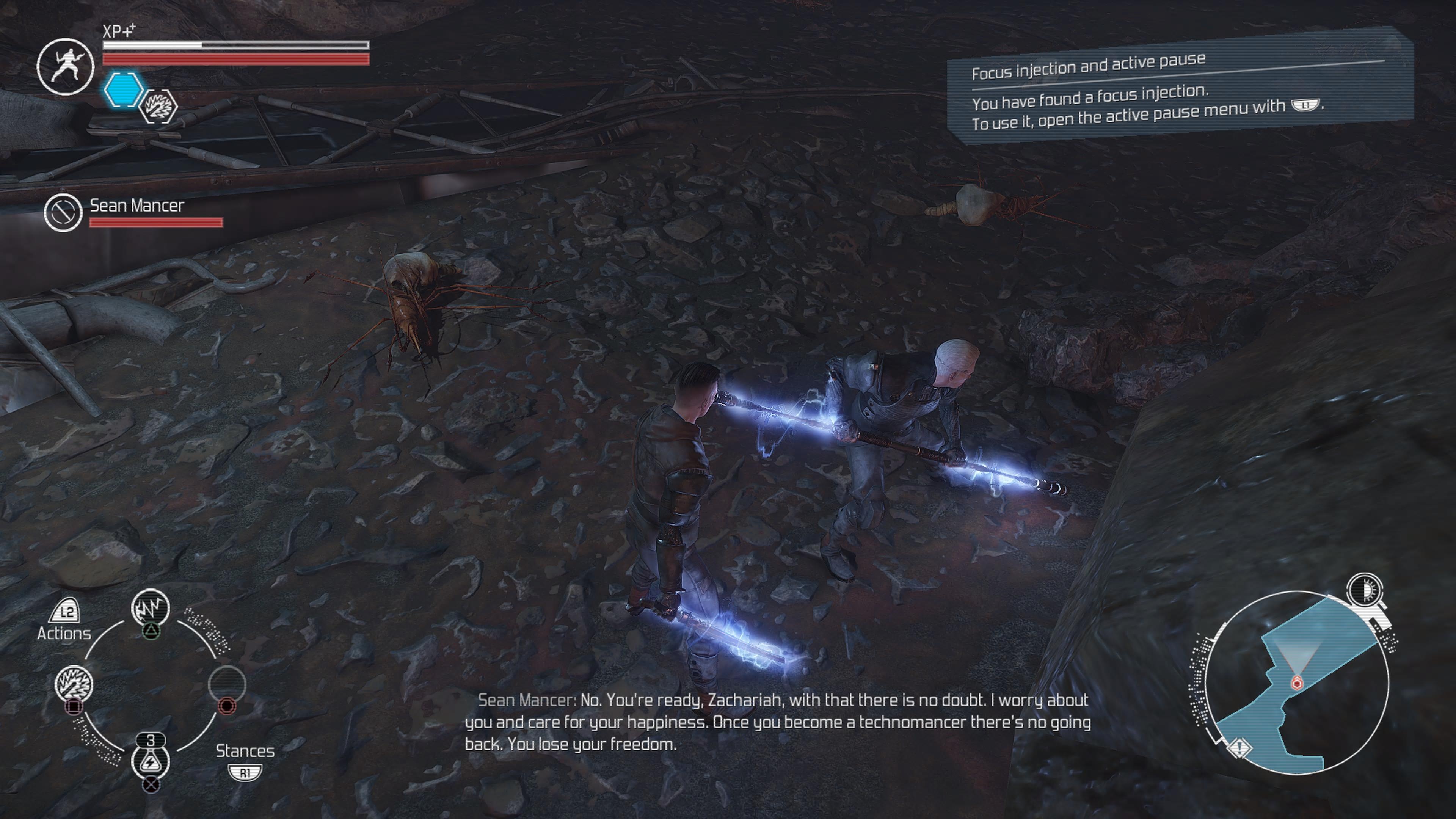Trigger the circular electric burst ability on the action wheel
Viewport: 1456px width, 819px height.
click(x=74, y=683)
